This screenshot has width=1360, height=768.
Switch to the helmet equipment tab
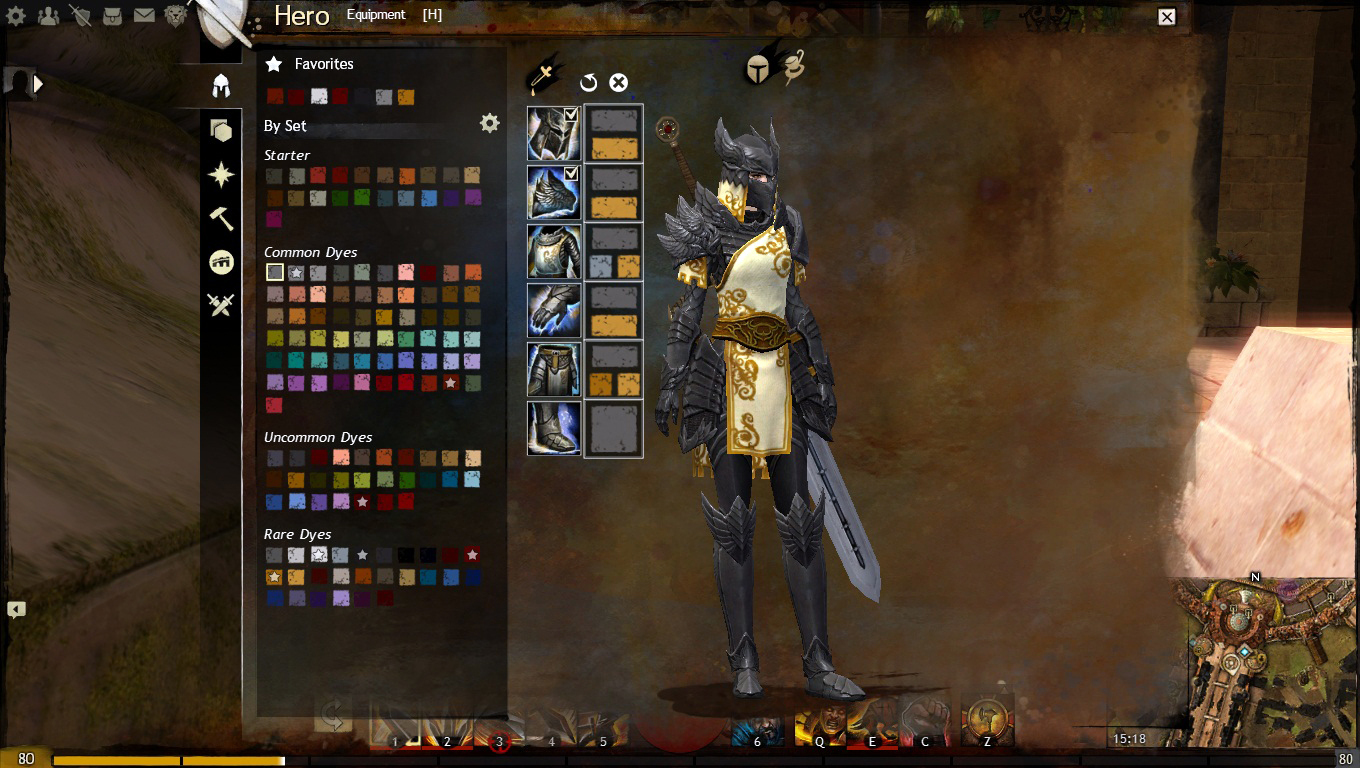[221, 86]
